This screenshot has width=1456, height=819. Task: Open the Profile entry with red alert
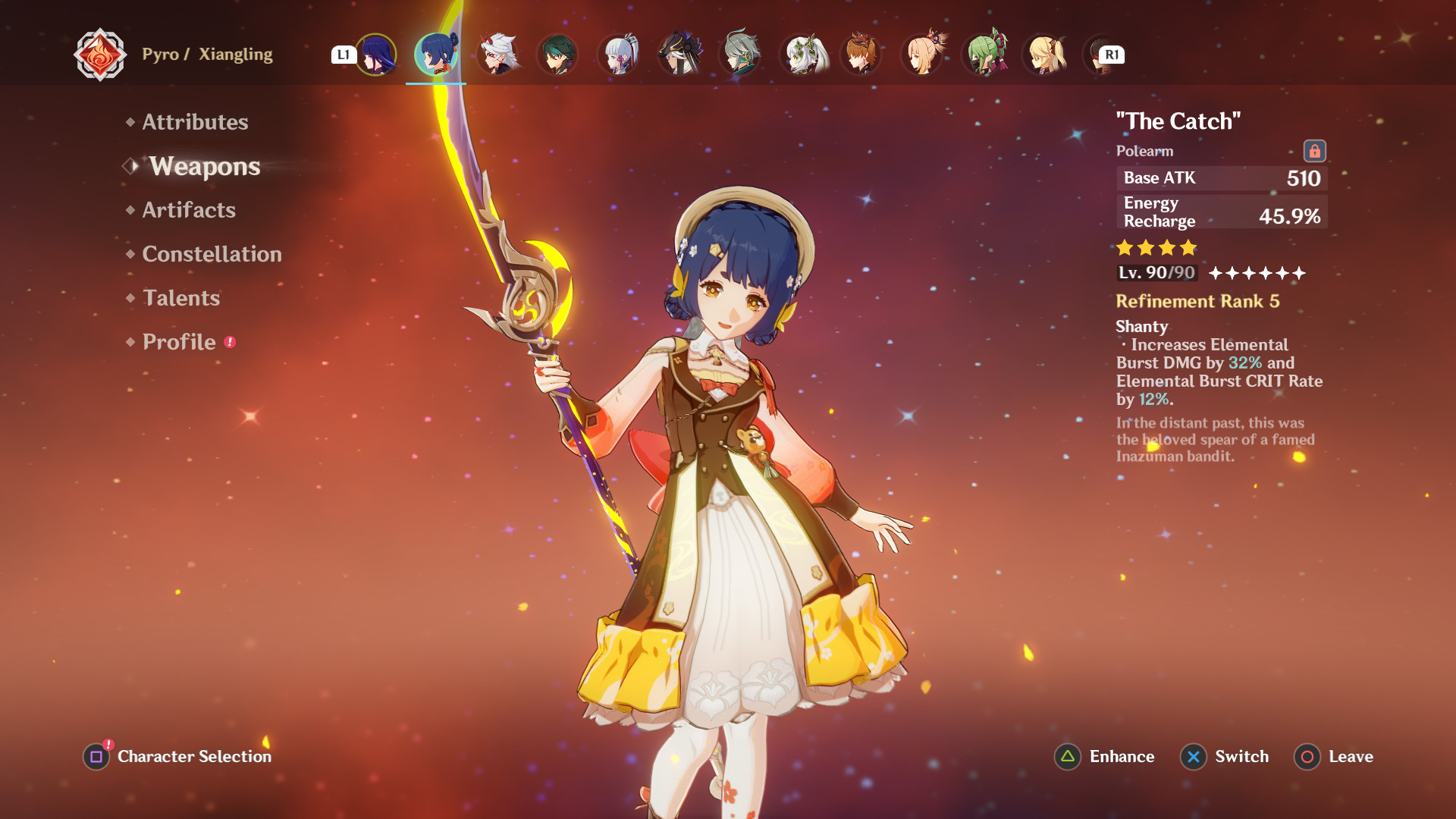pos(180,342)
